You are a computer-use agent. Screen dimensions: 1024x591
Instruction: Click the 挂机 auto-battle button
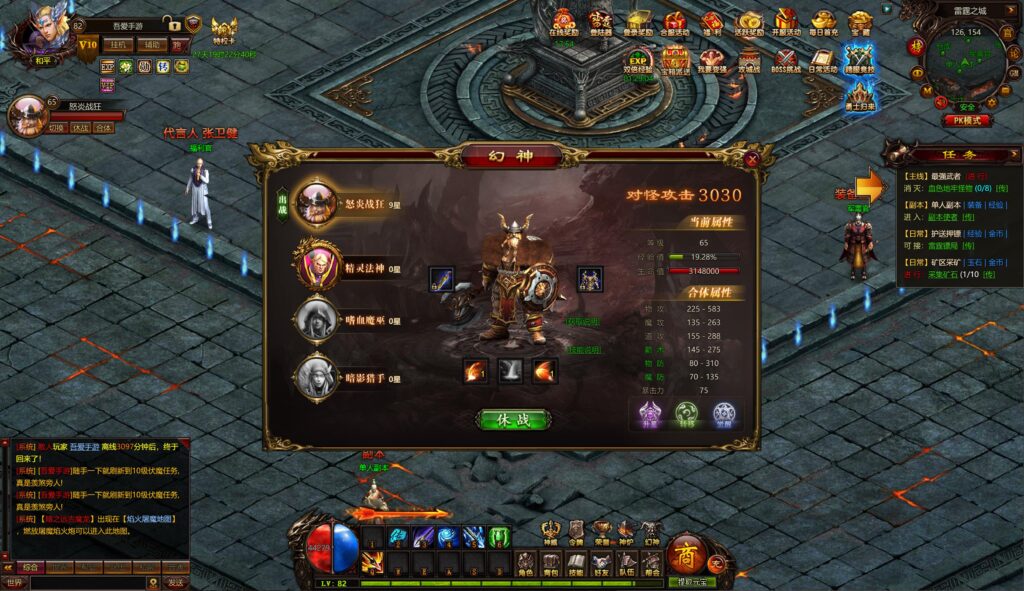119,45
